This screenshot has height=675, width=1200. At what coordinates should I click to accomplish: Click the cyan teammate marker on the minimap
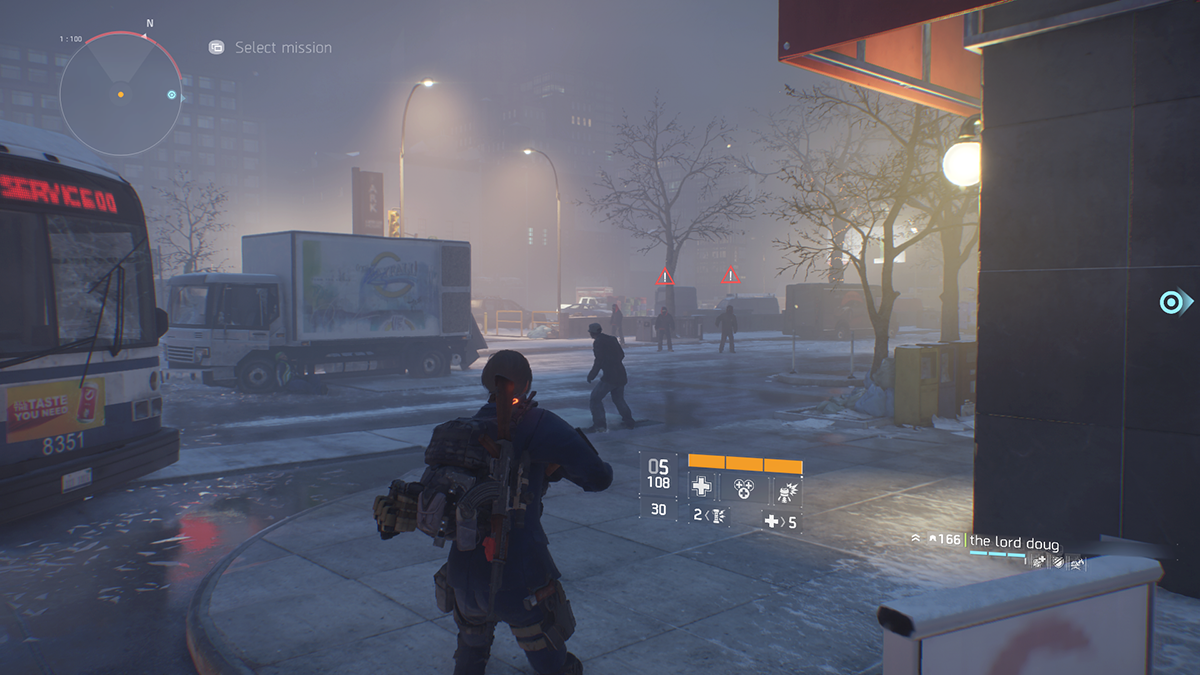tap(172, 96)
